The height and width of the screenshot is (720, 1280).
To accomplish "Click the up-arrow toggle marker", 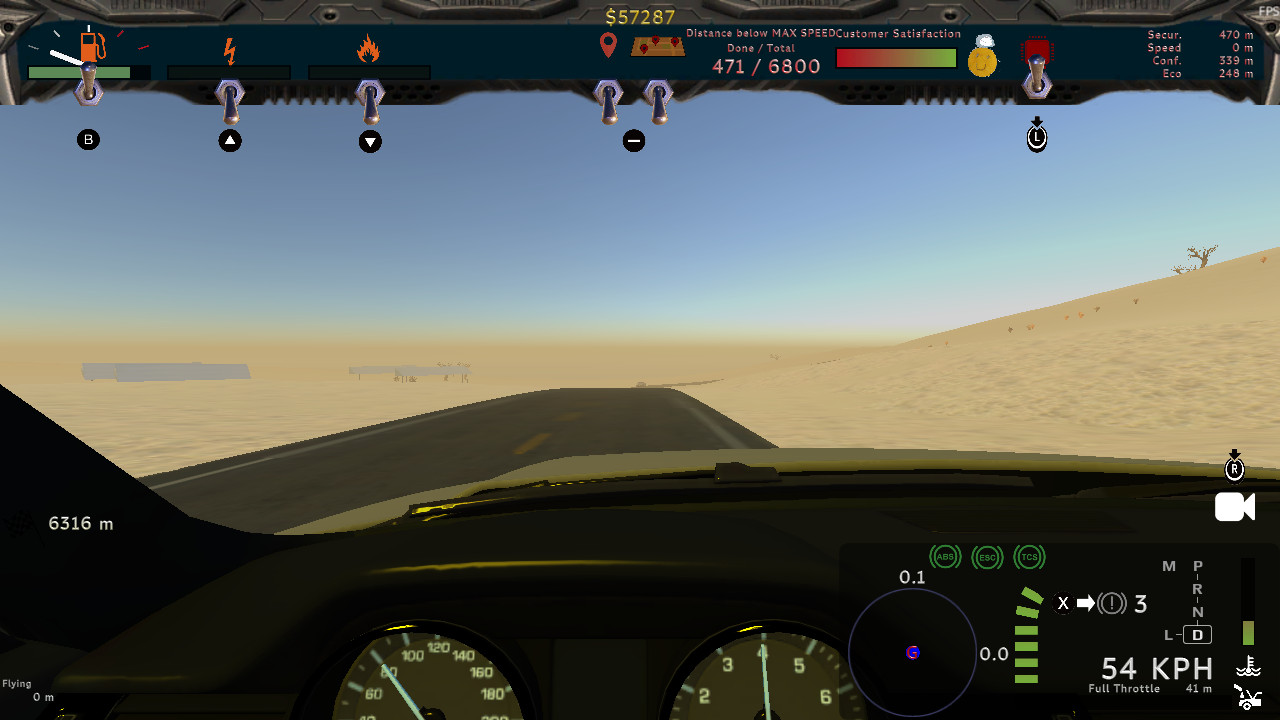I will [230, 140].
